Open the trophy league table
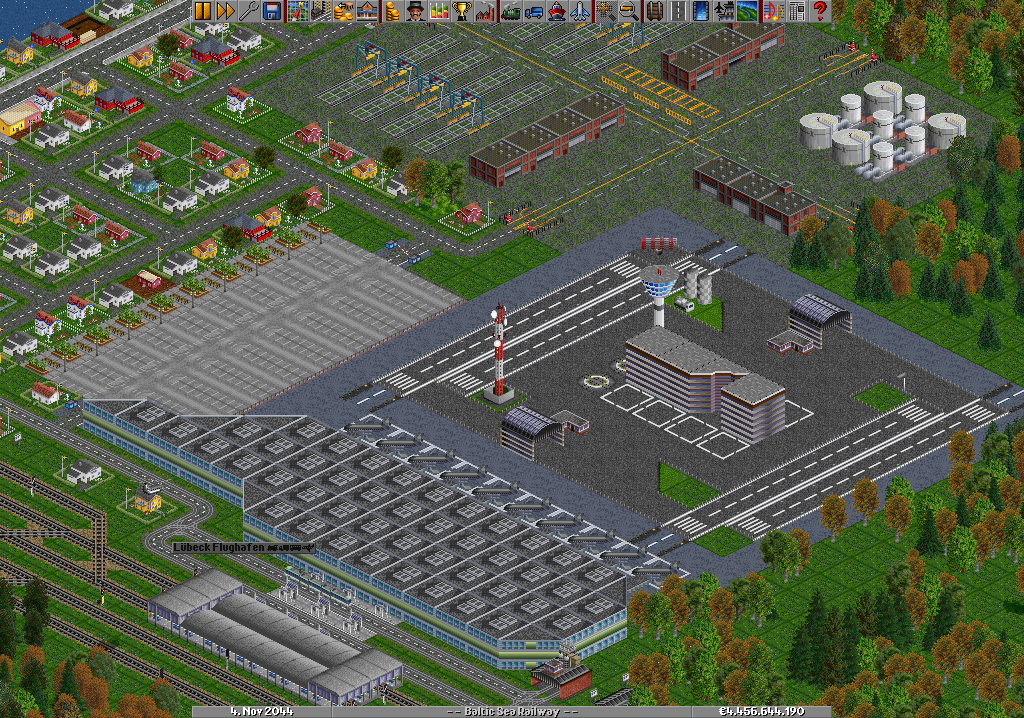This screenshot has width=1024, height=718. pyautogui.click(x=461, y=11)
